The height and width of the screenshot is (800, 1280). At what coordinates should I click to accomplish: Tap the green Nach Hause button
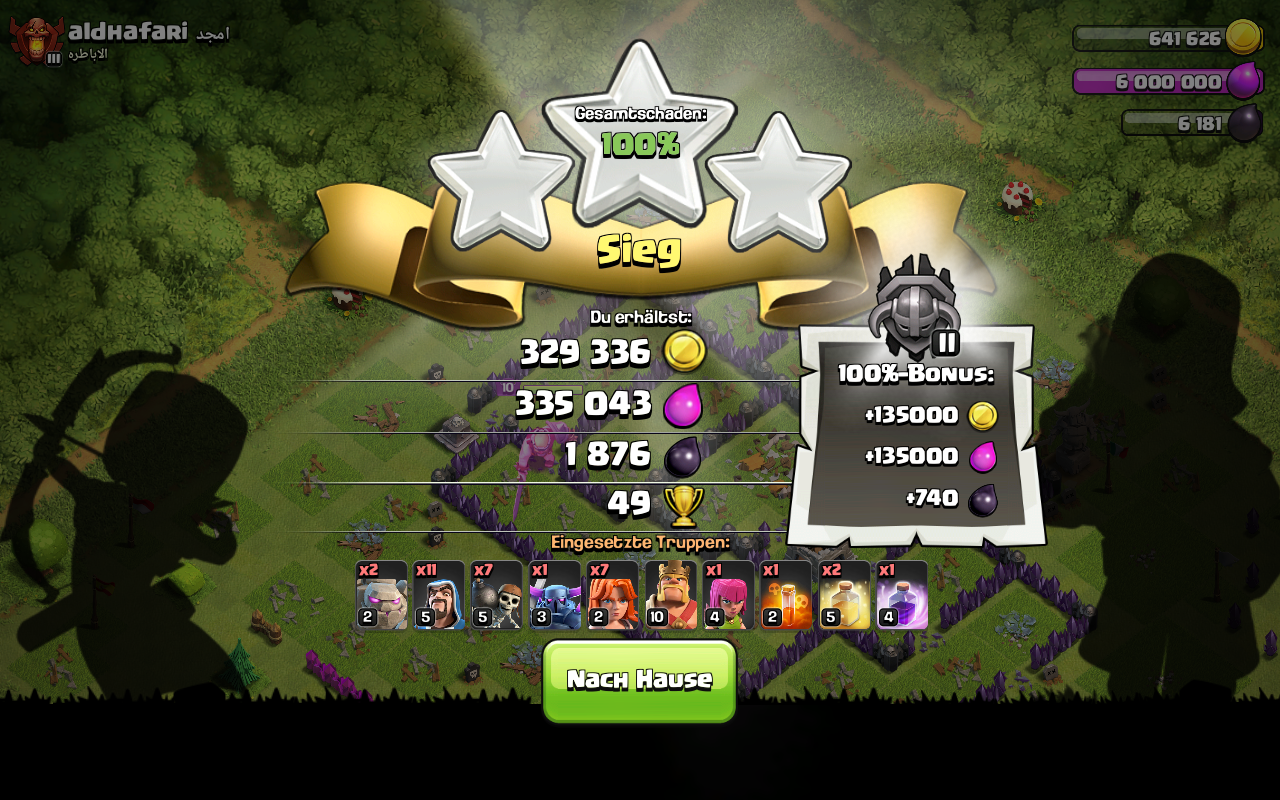click(x=639, y=680)
